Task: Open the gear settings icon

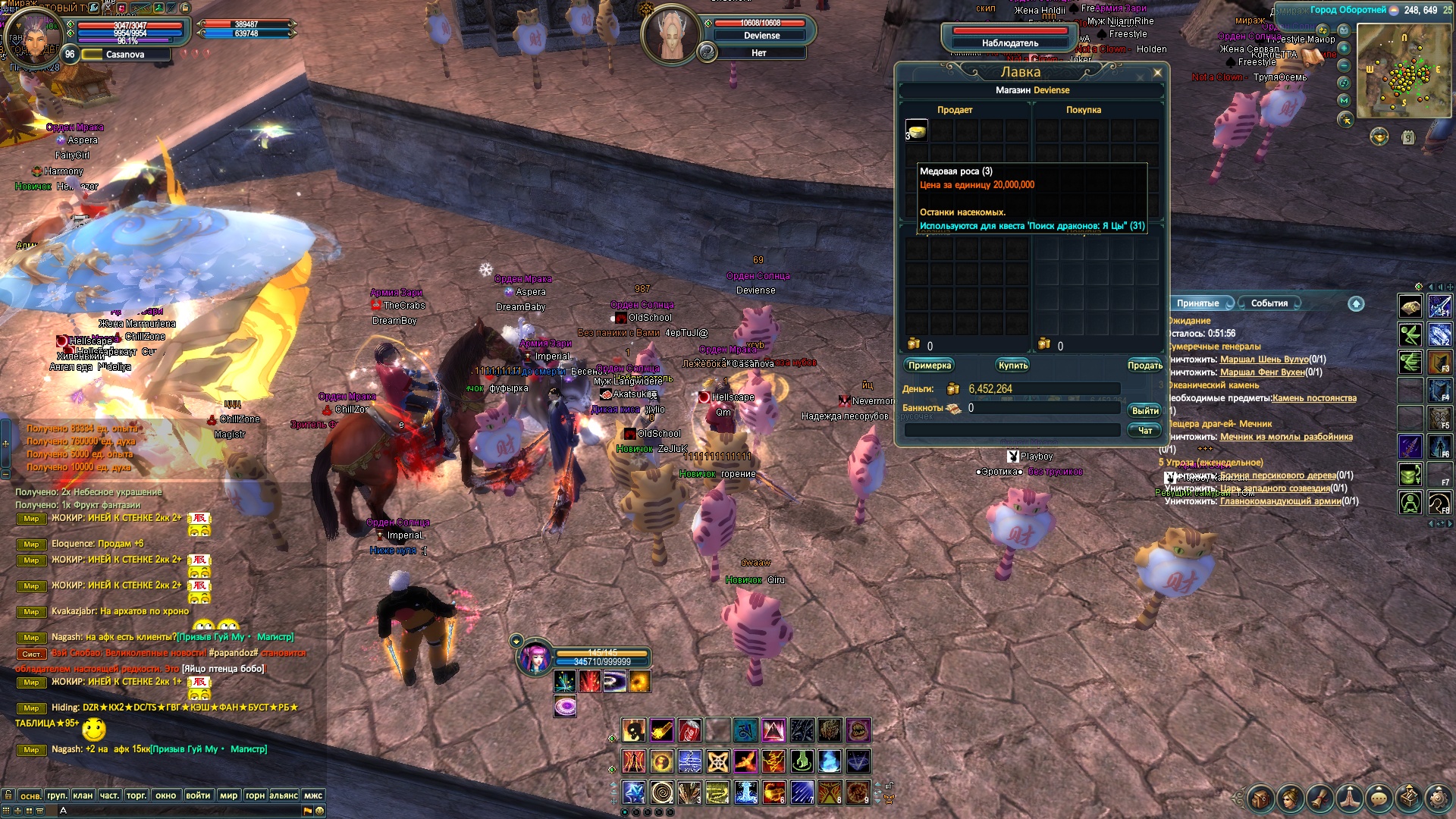Action: click(1438, 799)
